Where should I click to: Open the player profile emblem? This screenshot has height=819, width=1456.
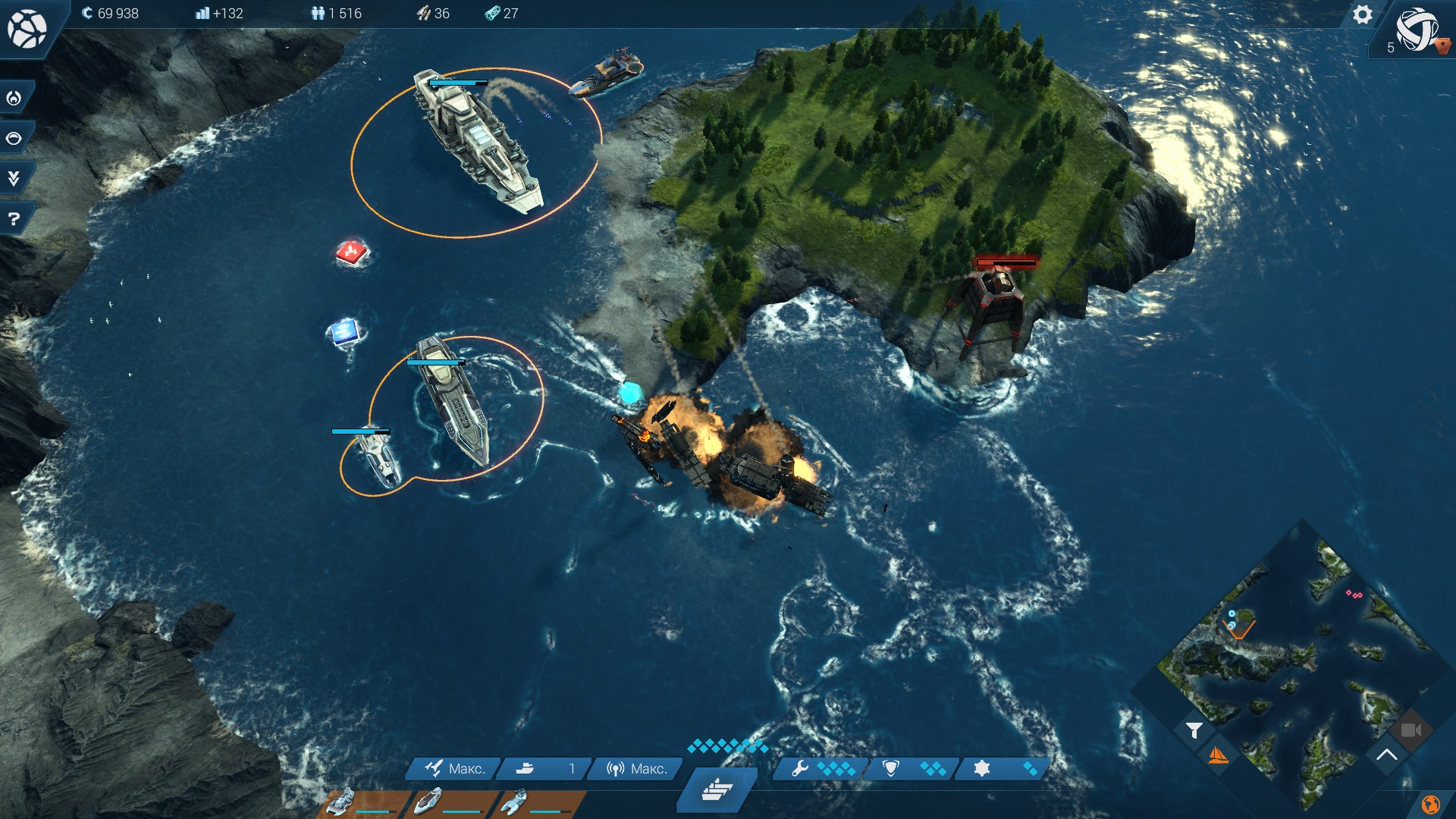pyautogui.click(x=1417, y=30)
